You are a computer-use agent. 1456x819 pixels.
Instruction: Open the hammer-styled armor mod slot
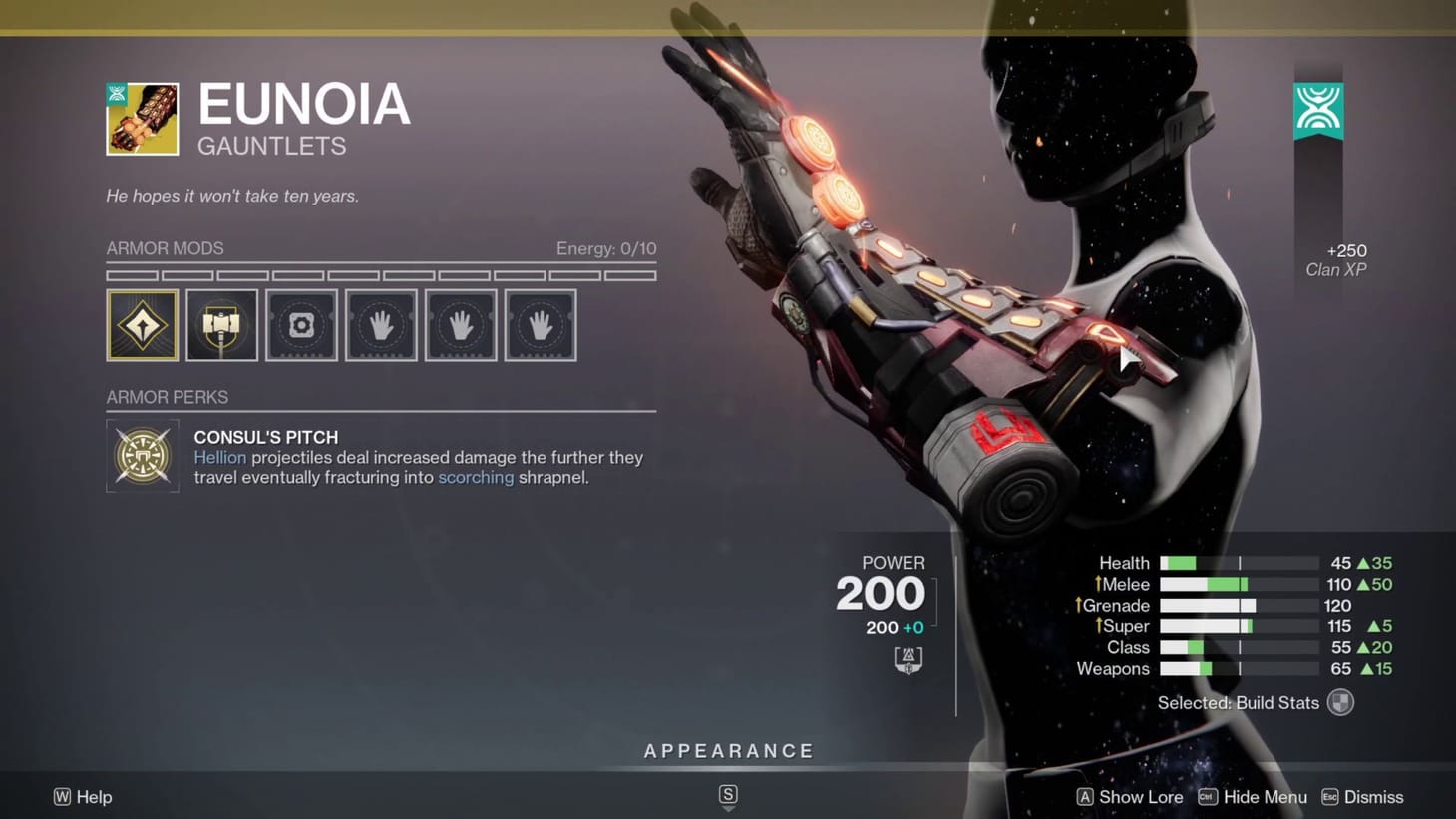(221, 324)
